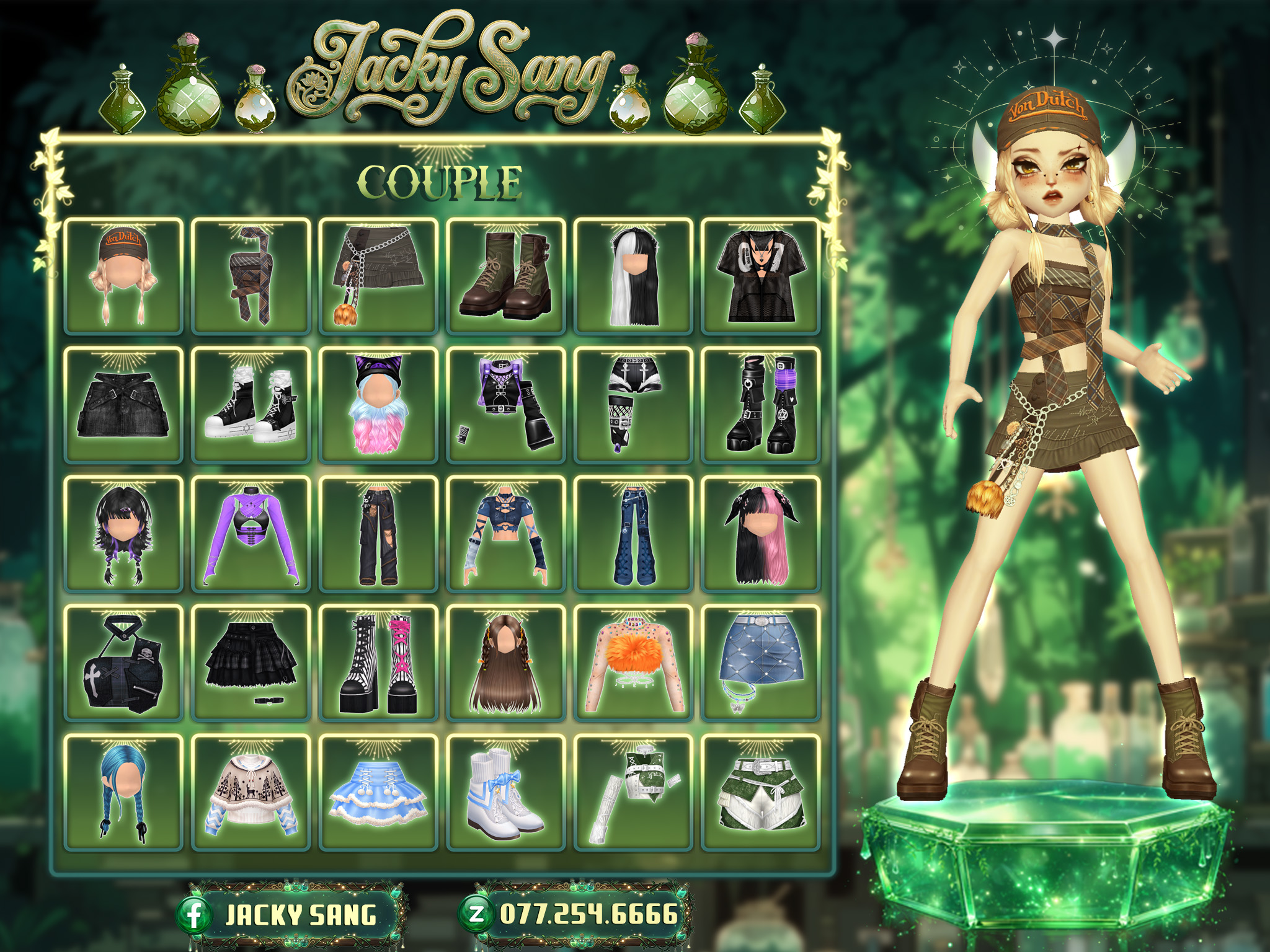Select the long-sleeve purple crop top

[x=251, y=534]
